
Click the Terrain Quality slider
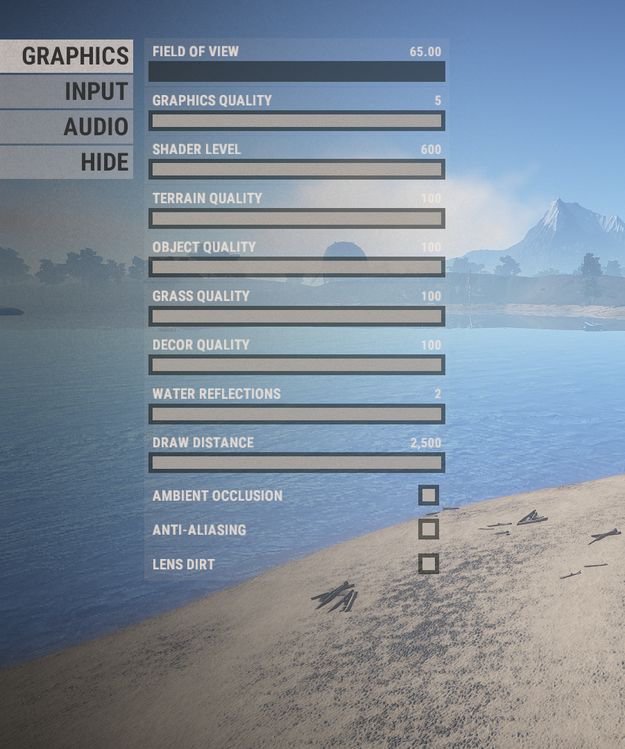(296, 219)
